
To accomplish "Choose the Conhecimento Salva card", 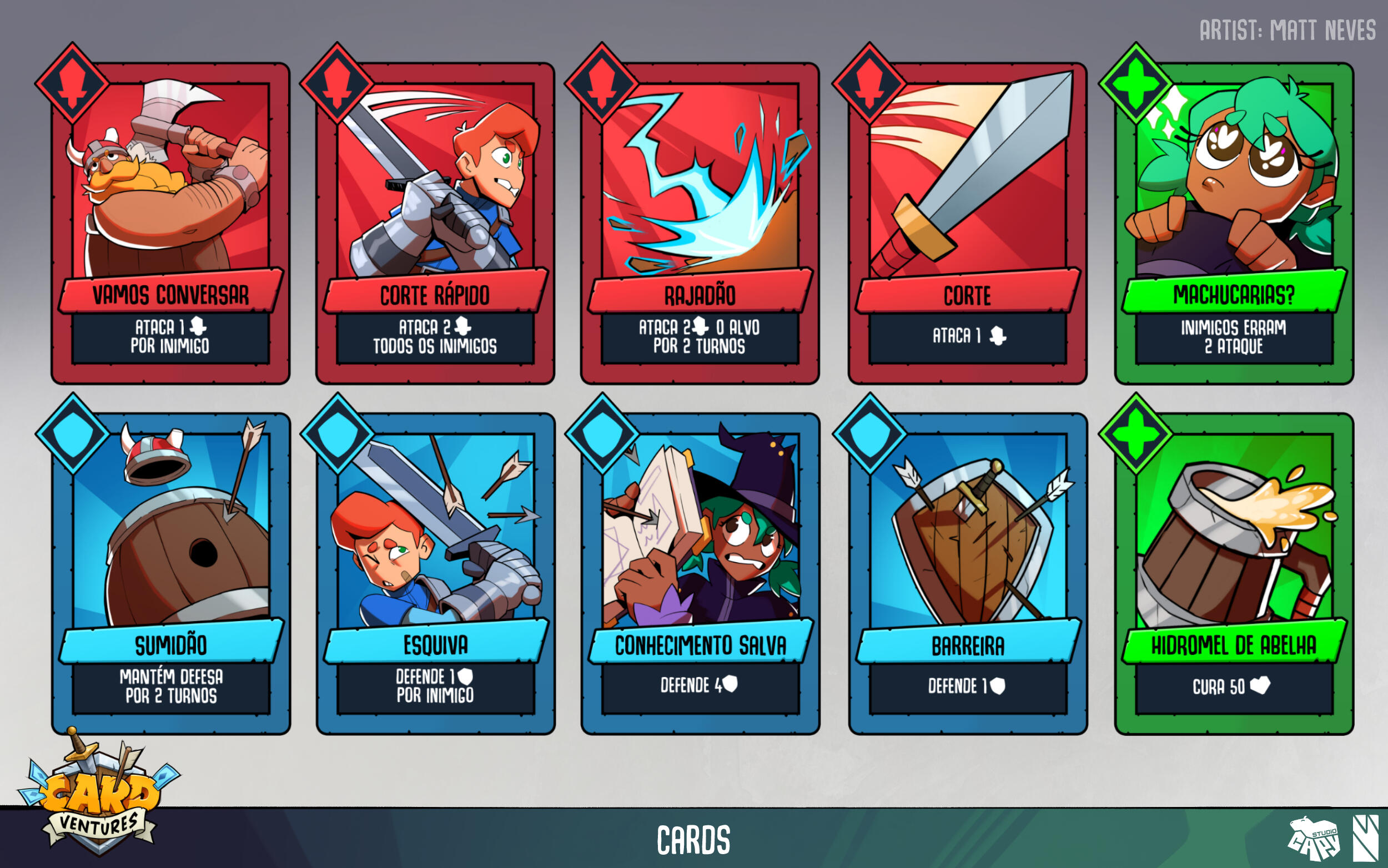I will (x=700, y=574).
